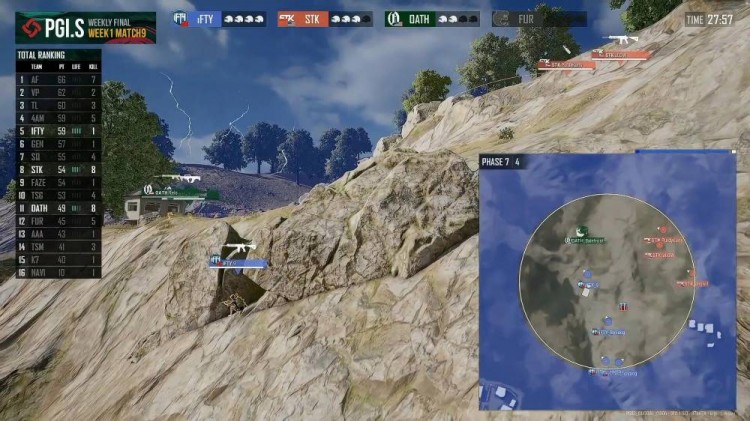Select the IFTY team panel in the top bar

click(x=219, y=18)
